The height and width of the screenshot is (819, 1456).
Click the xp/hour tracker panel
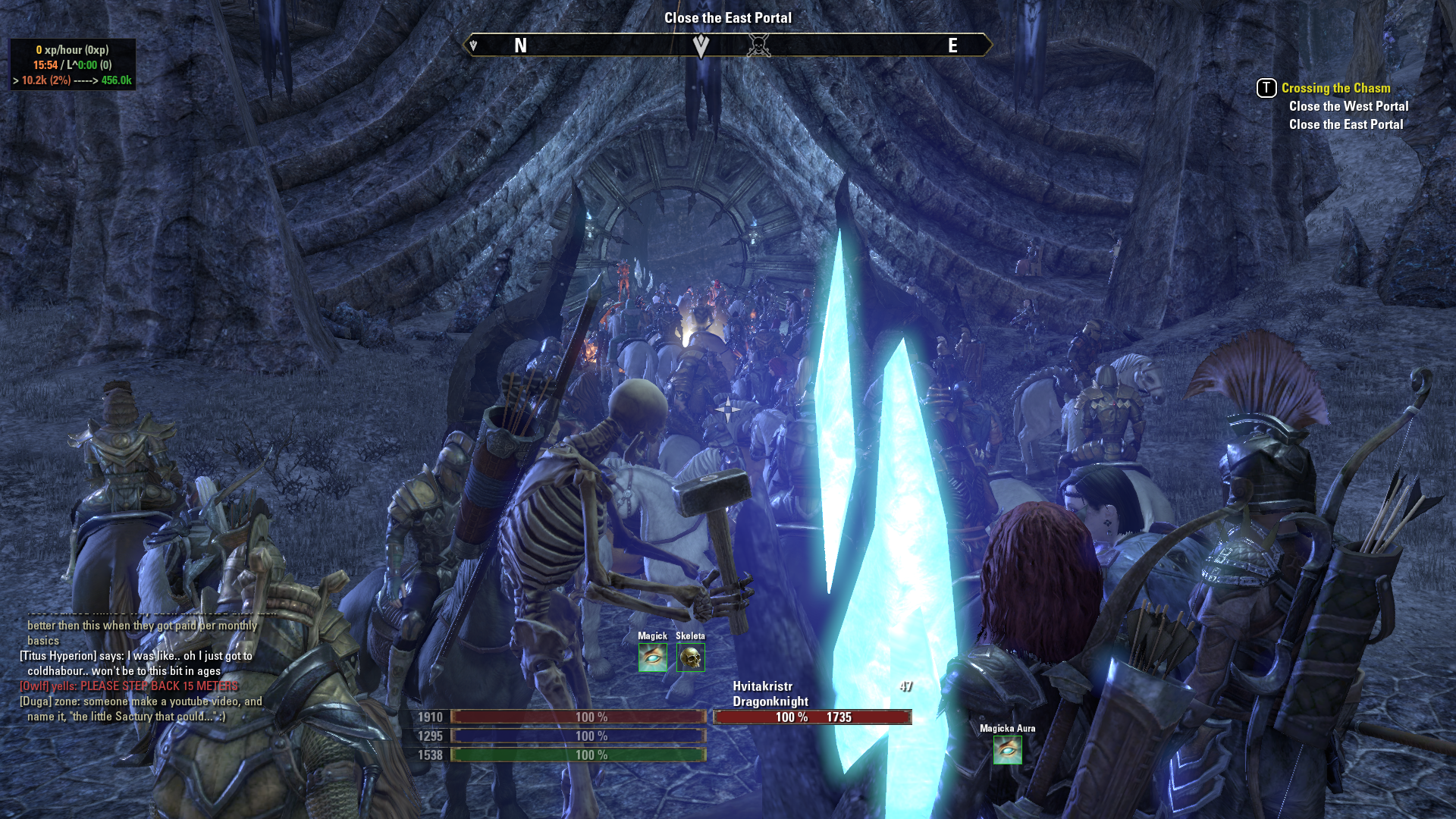tap(73, 65)
